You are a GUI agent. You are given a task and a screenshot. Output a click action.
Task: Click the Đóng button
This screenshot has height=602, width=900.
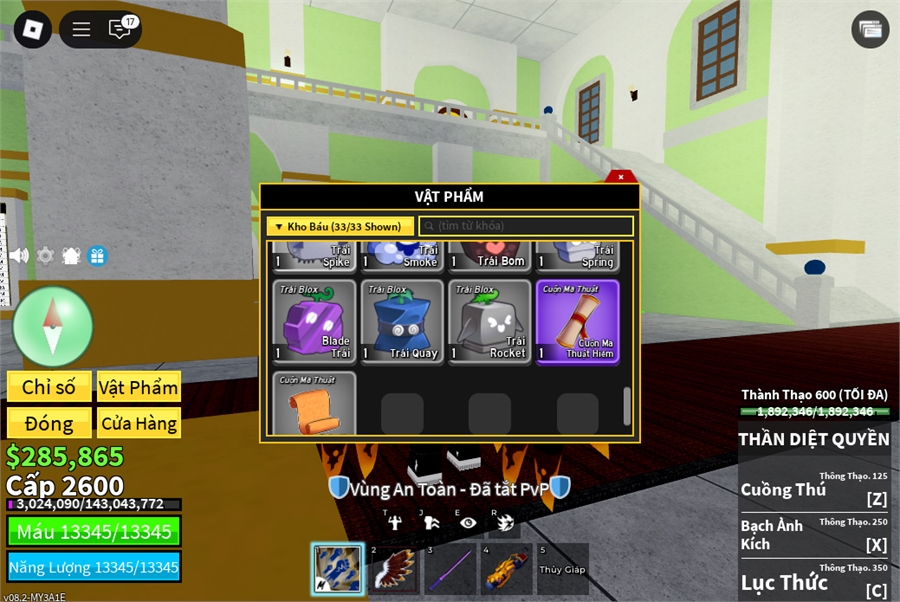click(x=49, y=423)
